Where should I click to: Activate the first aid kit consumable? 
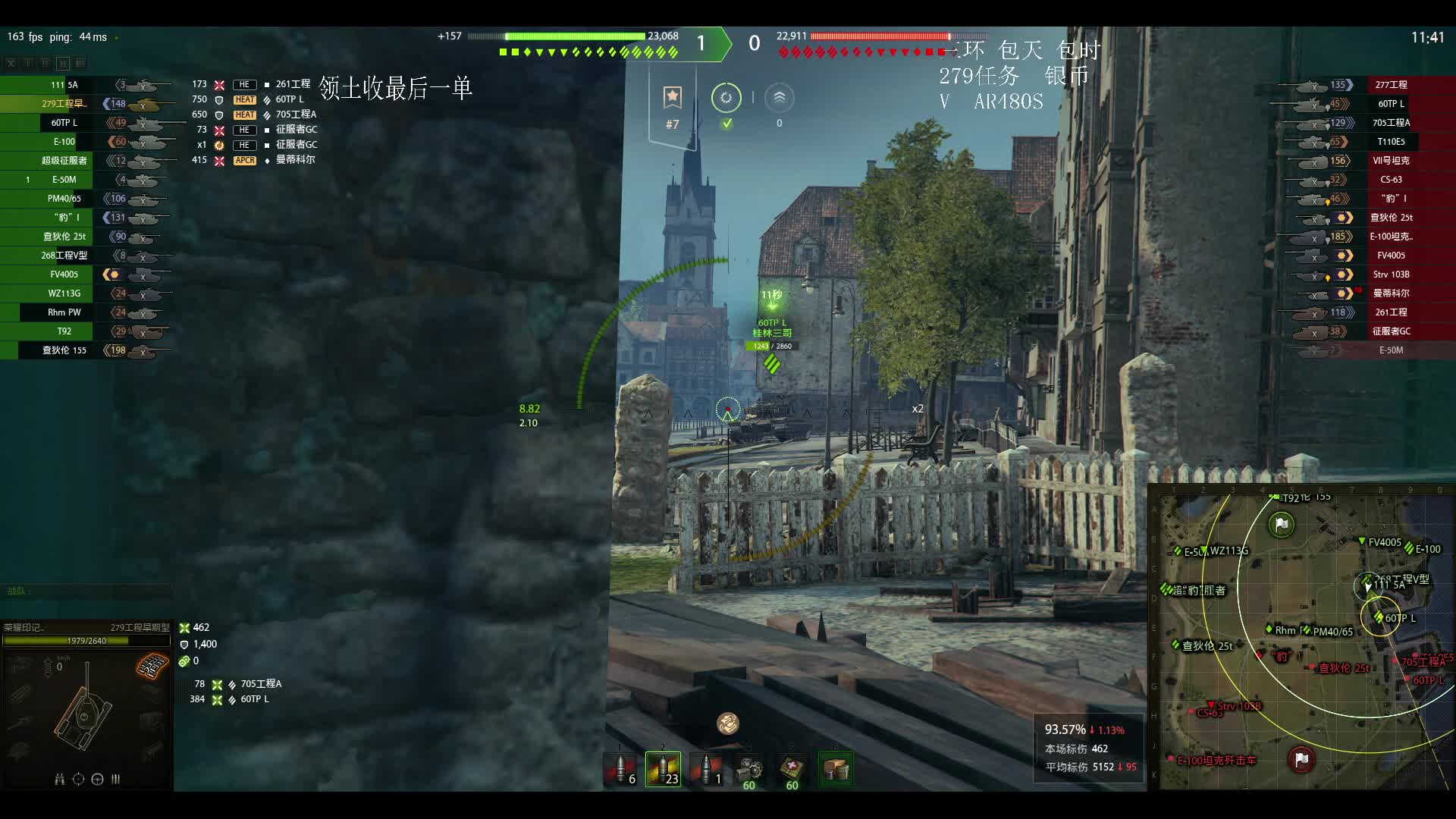tap(792, 769)
